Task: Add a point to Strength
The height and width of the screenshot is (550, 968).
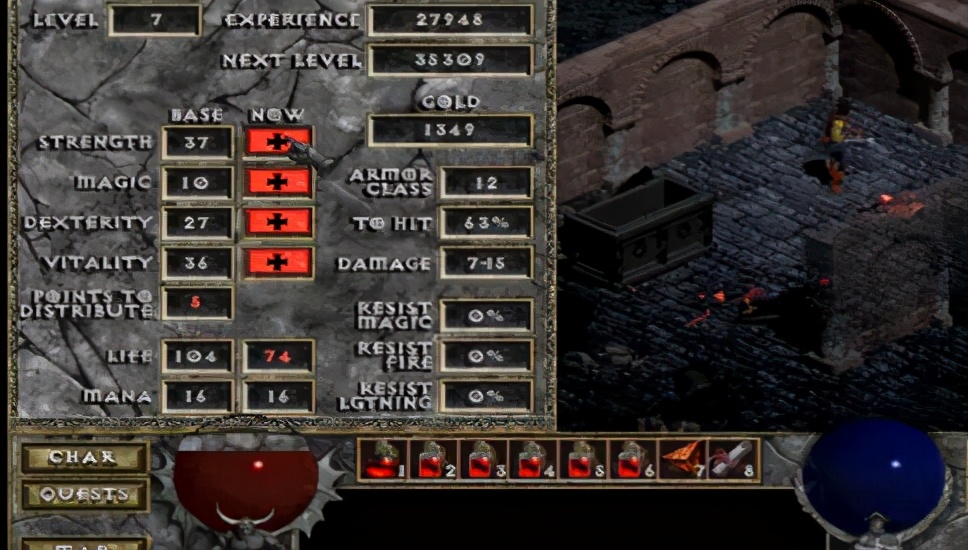Action: click(x=277, y=142)
